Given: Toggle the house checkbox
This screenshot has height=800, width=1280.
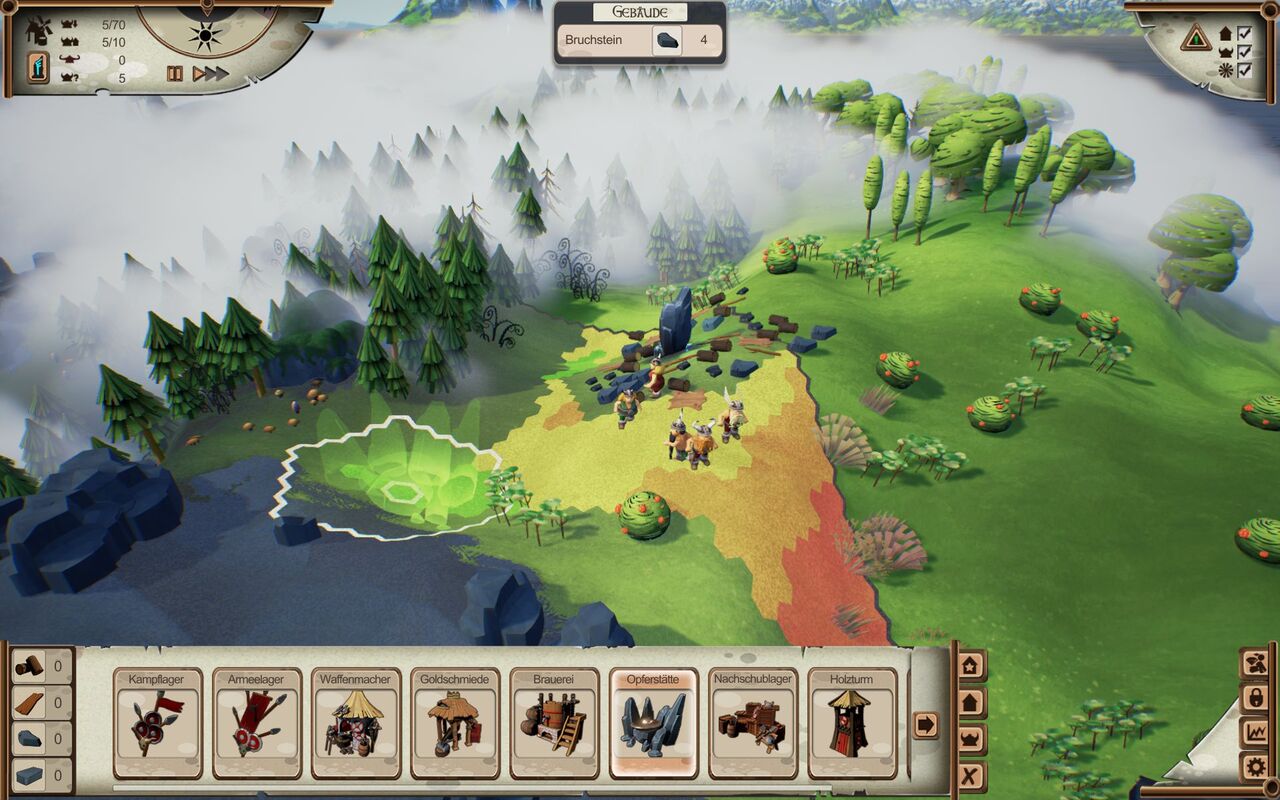Looking at the screenshot, I should pos(1245,33).
